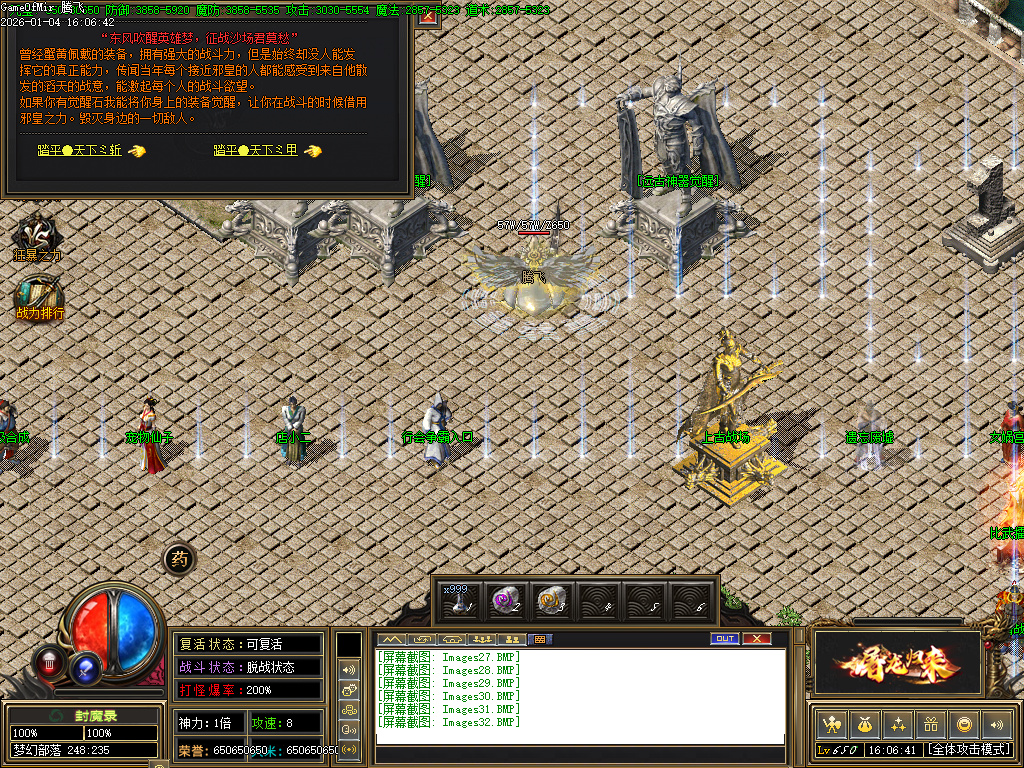Close the chat panel with red X
Viewport: 1024px width, 768px height.
757,639
